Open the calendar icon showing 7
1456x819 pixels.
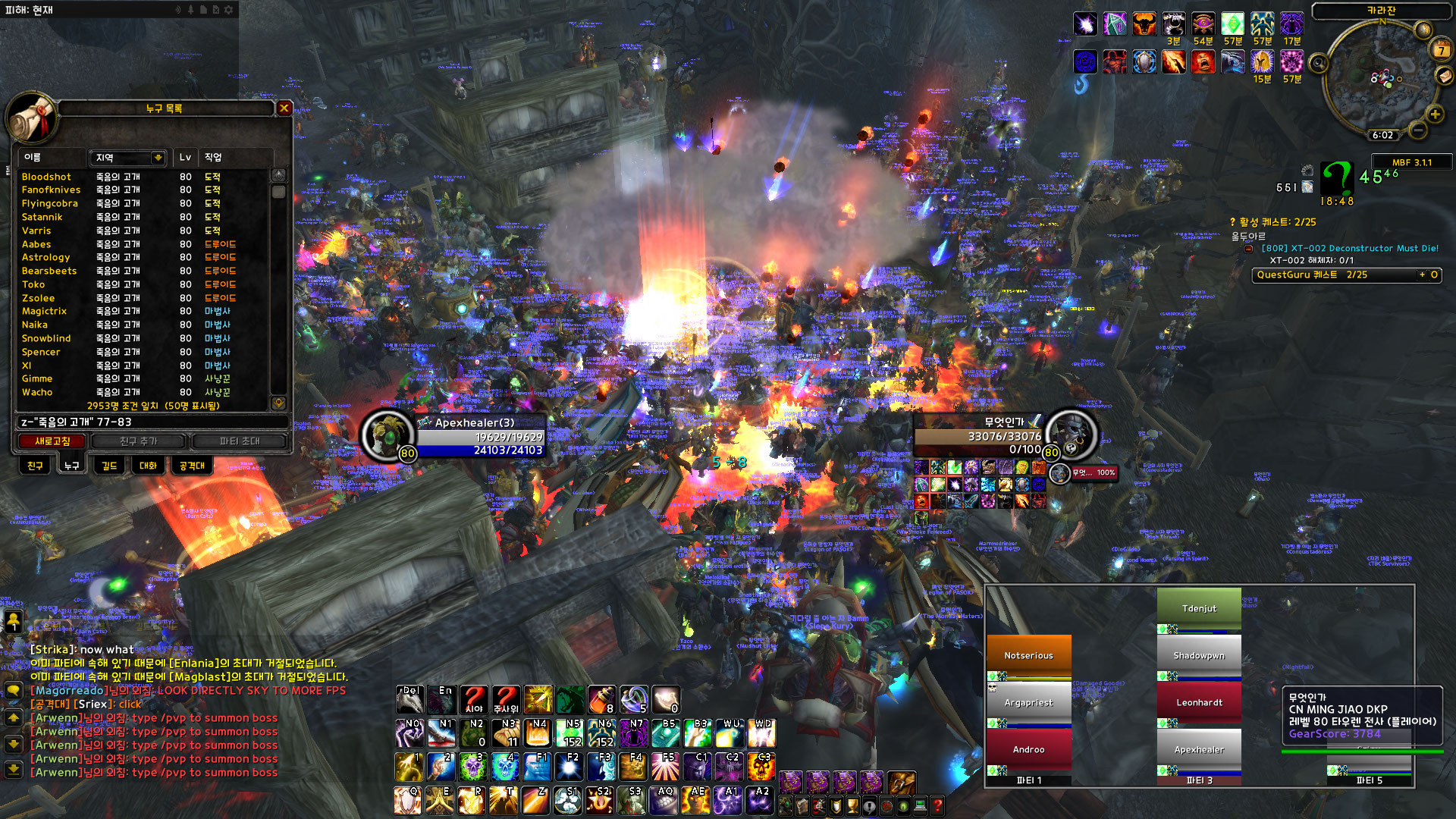[x=1441, y=50]
